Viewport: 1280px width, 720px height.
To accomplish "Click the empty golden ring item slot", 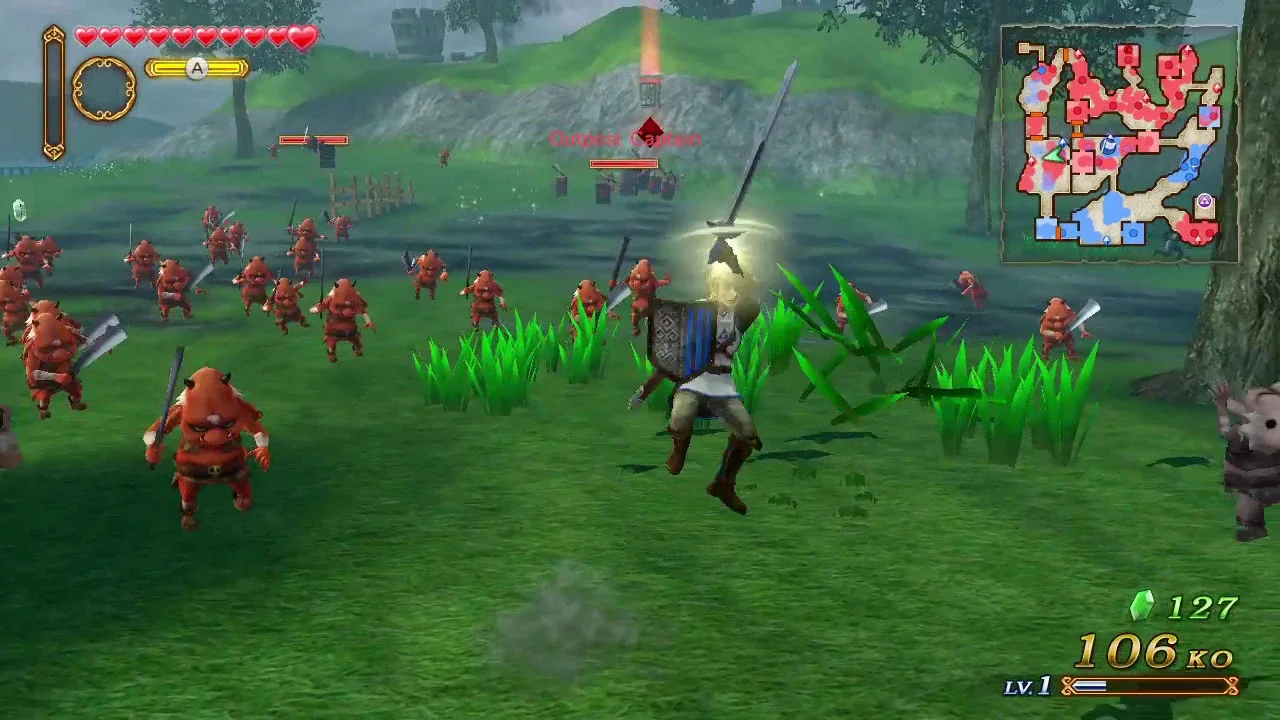I will point(104,89).
